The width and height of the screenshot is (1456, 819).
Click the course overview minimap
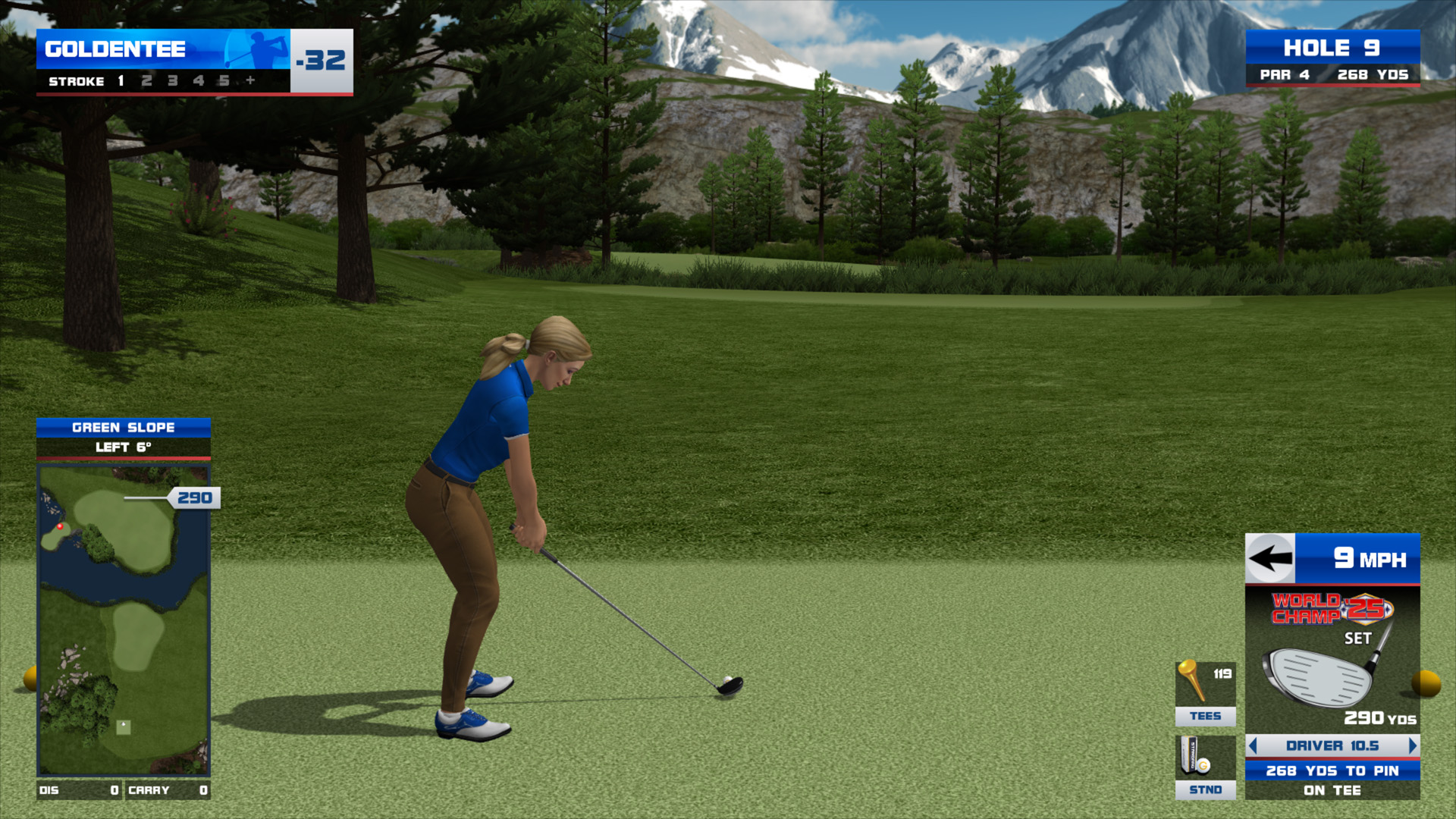pos(124,620)
